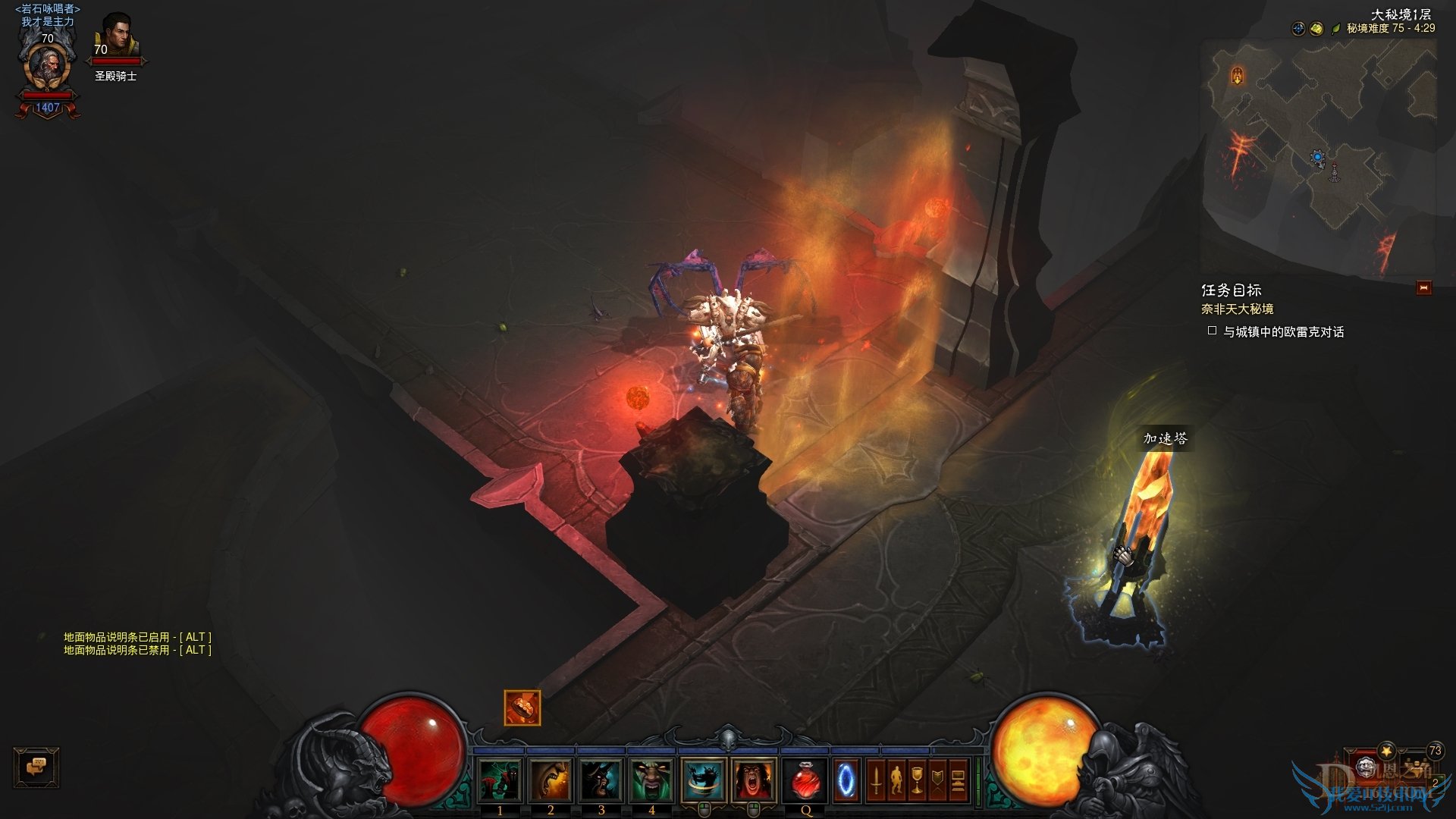1456x819 pixels.
Task: Toggle the golden nugget buff icon near the minimap
Action: [1316, 29]
